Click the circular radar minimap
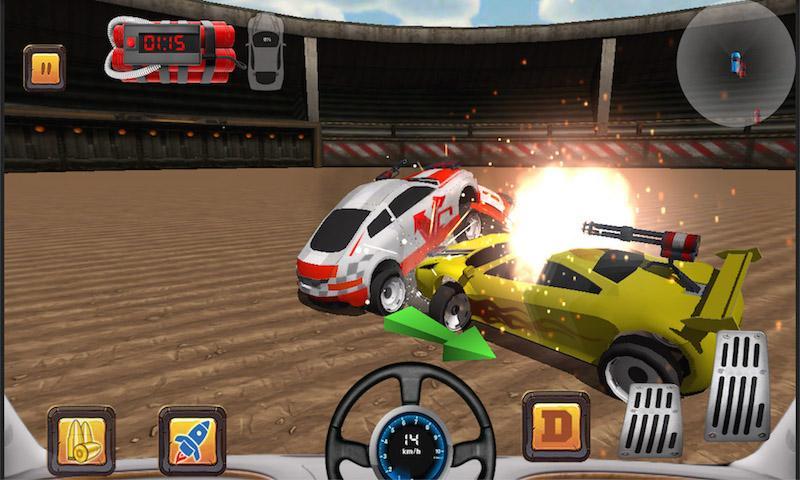 pos(736,62)
